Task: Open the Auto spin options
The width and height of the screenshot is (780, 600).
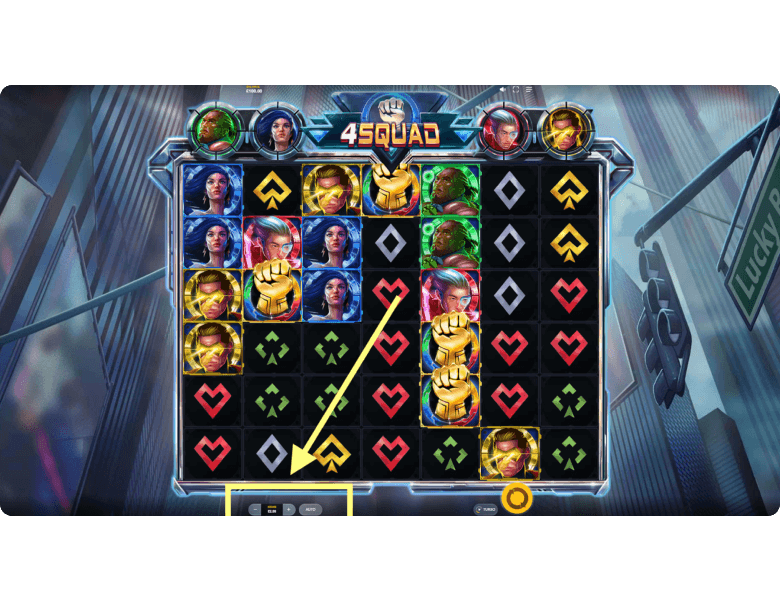Action: click(x=310, y=509)
